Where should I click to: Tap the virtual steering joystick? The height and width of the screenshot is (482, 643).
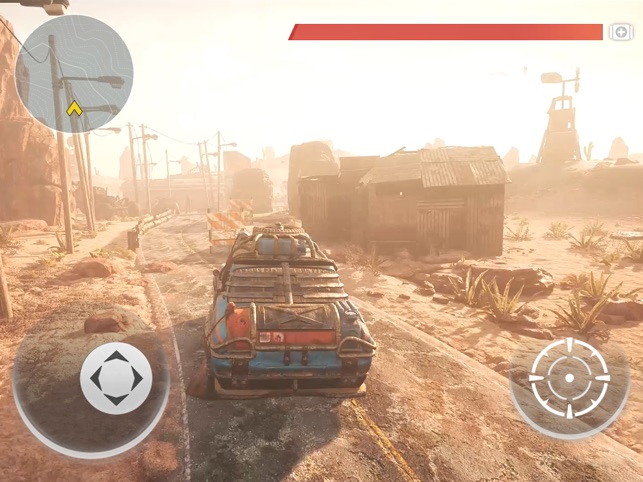coord(116,378)
